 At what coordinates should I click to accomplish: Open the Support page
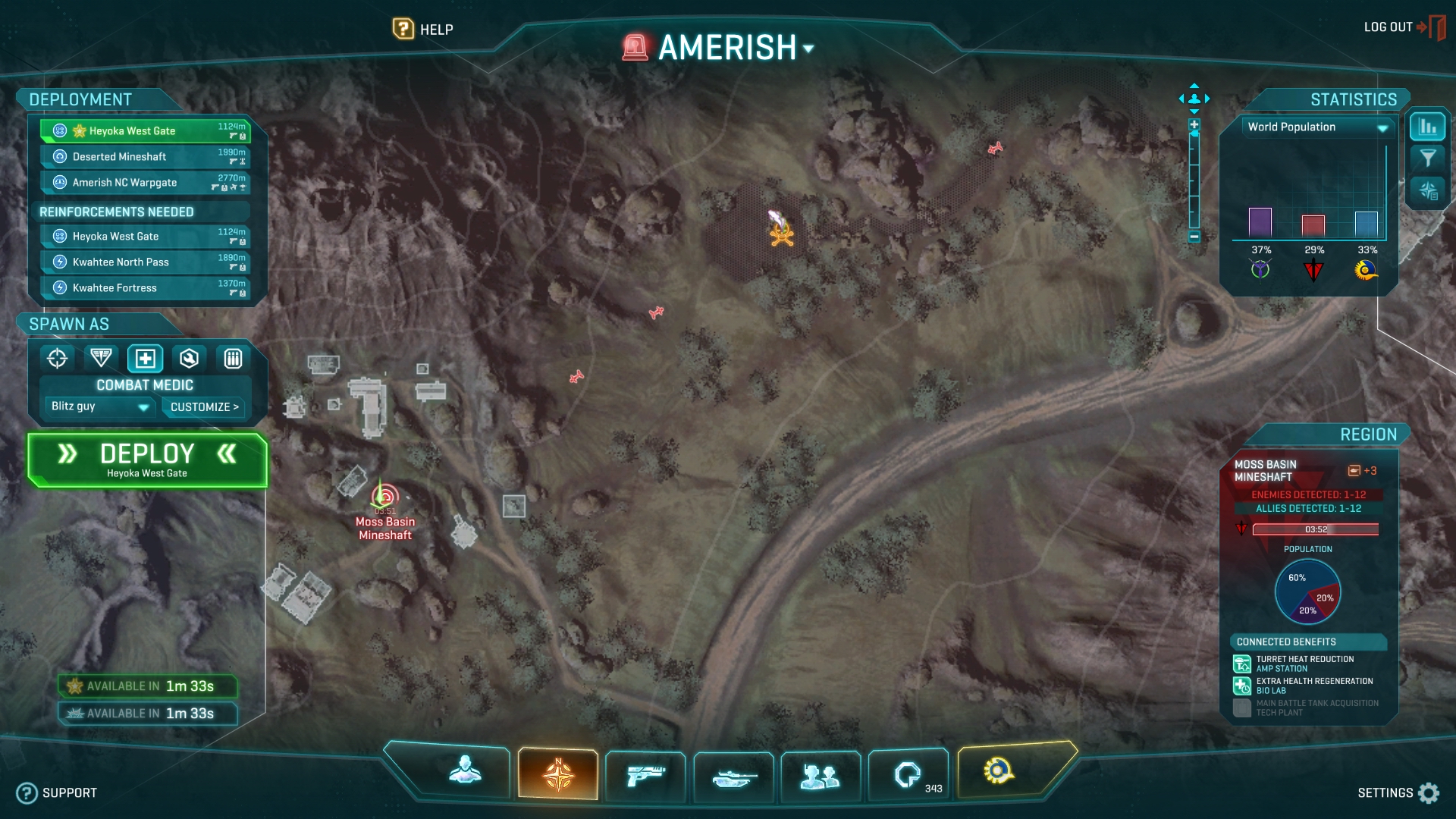(x=58, y=793)
